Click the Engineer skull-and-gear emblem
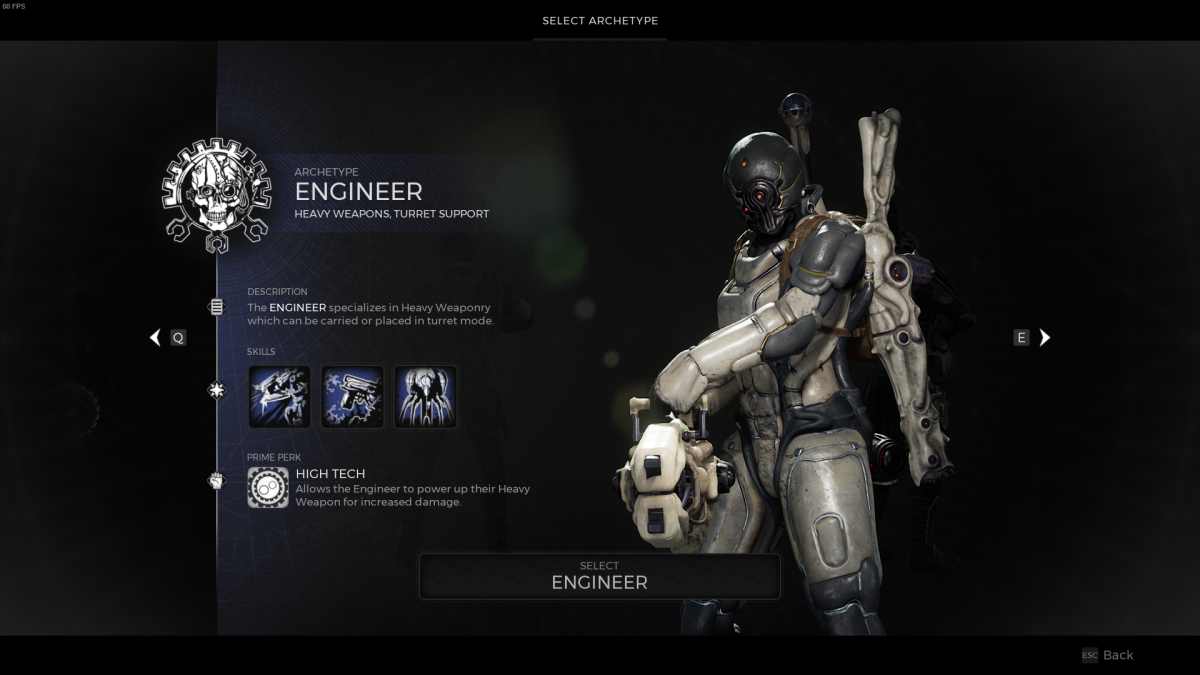This screenshot has height=675, width=1200. 217,195
